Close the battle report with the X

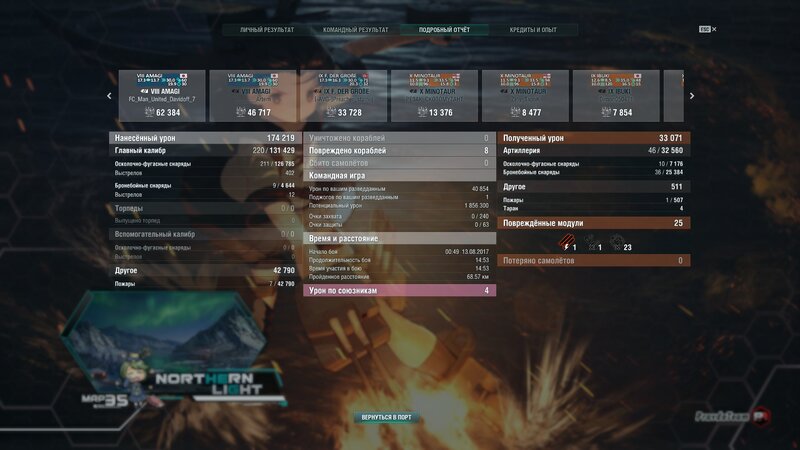pos(714,29)
